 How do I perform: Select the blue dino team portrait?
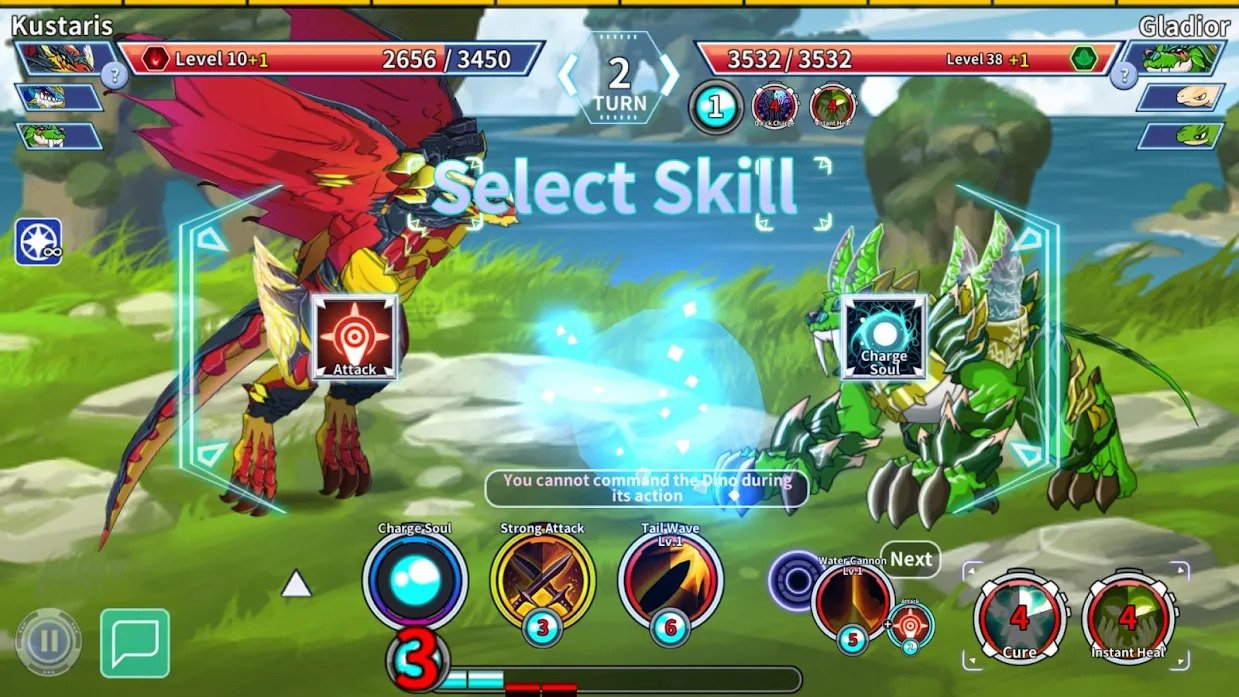coord(57,97)
